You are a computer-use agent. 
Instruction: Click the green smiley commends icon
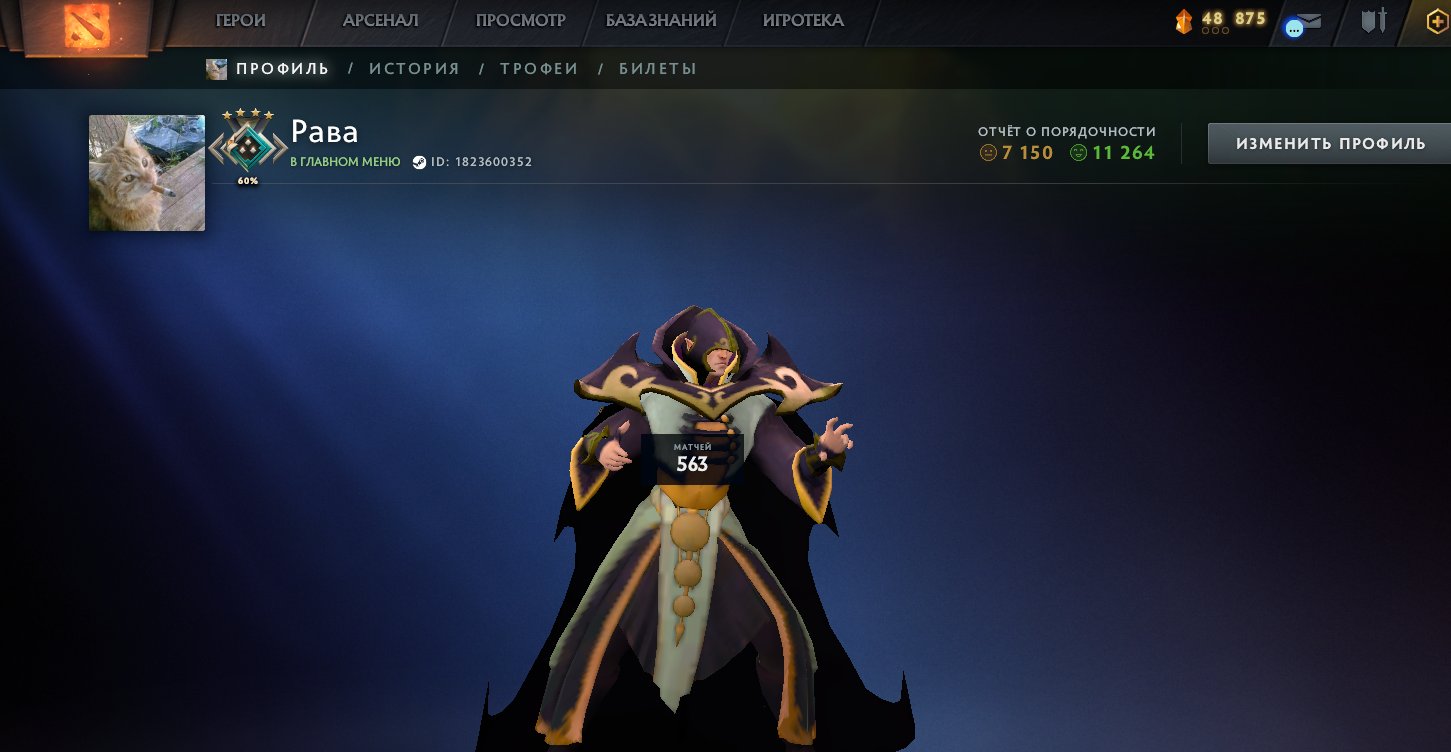coord(1080,152)
